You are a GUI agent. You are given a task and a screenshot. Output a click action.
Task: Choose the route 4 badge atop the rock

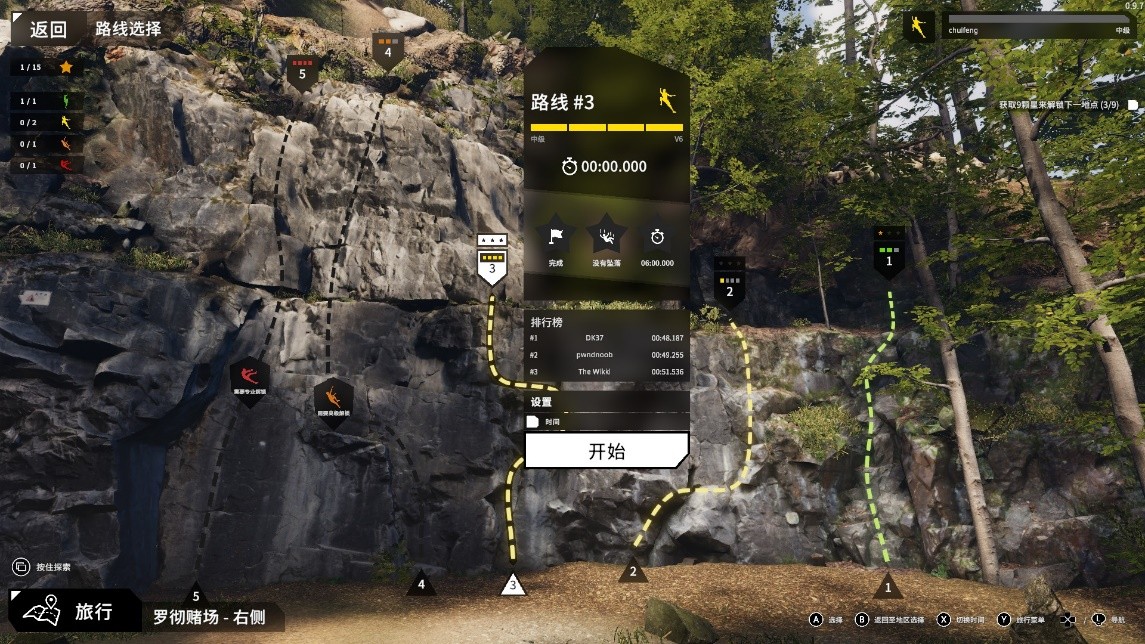point(388,48)
